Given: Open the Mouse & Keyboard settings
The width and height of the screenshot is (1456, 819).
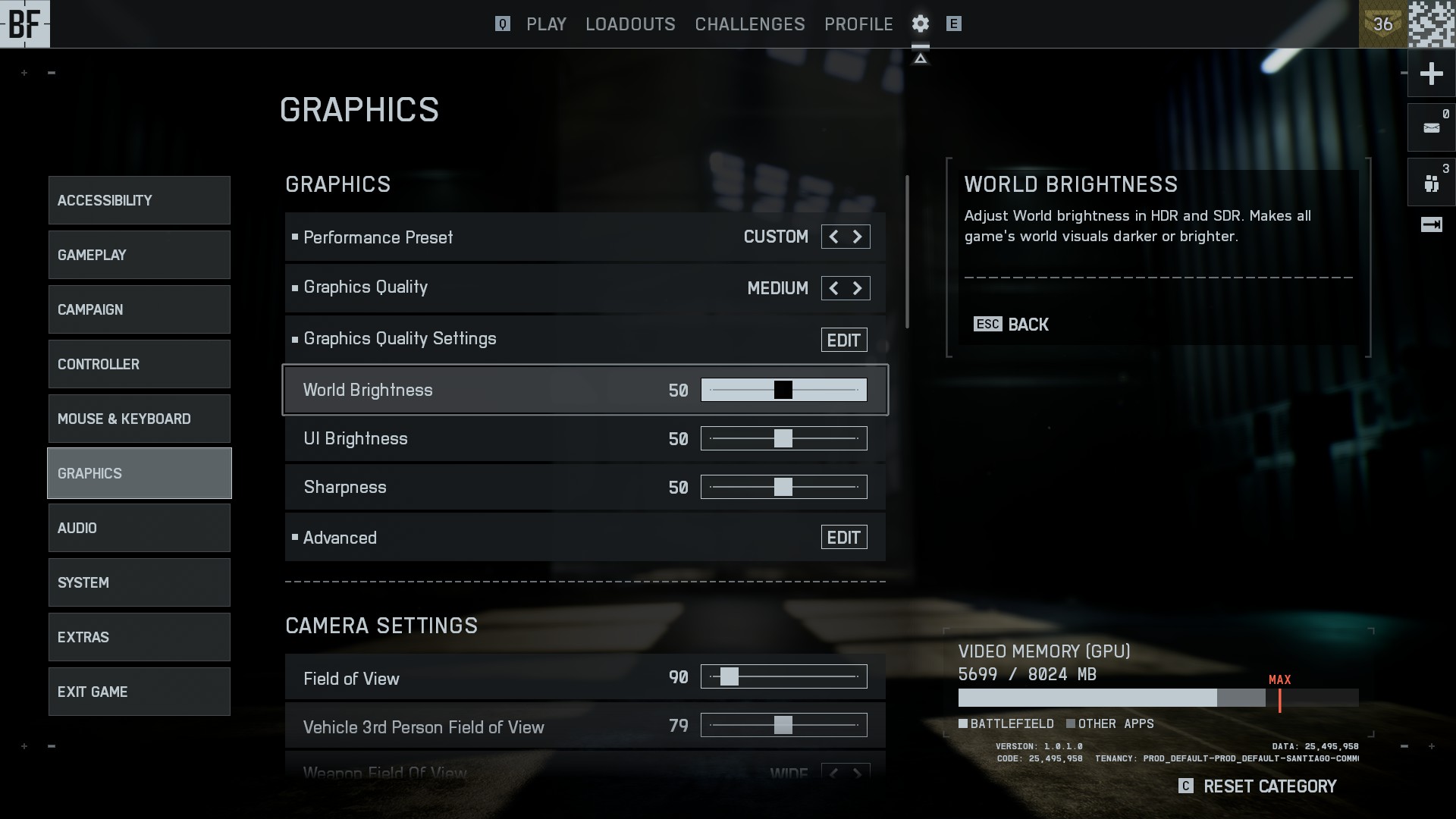Looking at the screenshot, I should (x=140, y=419).
